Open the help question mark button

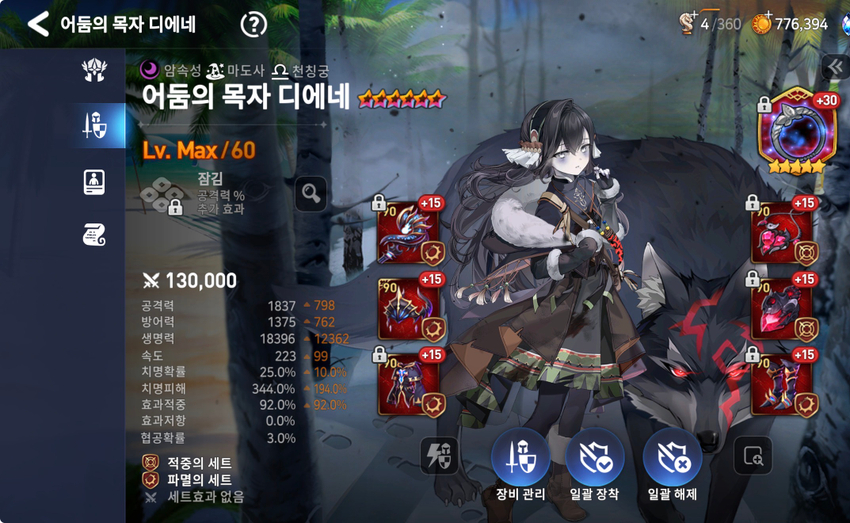(255, 24)
